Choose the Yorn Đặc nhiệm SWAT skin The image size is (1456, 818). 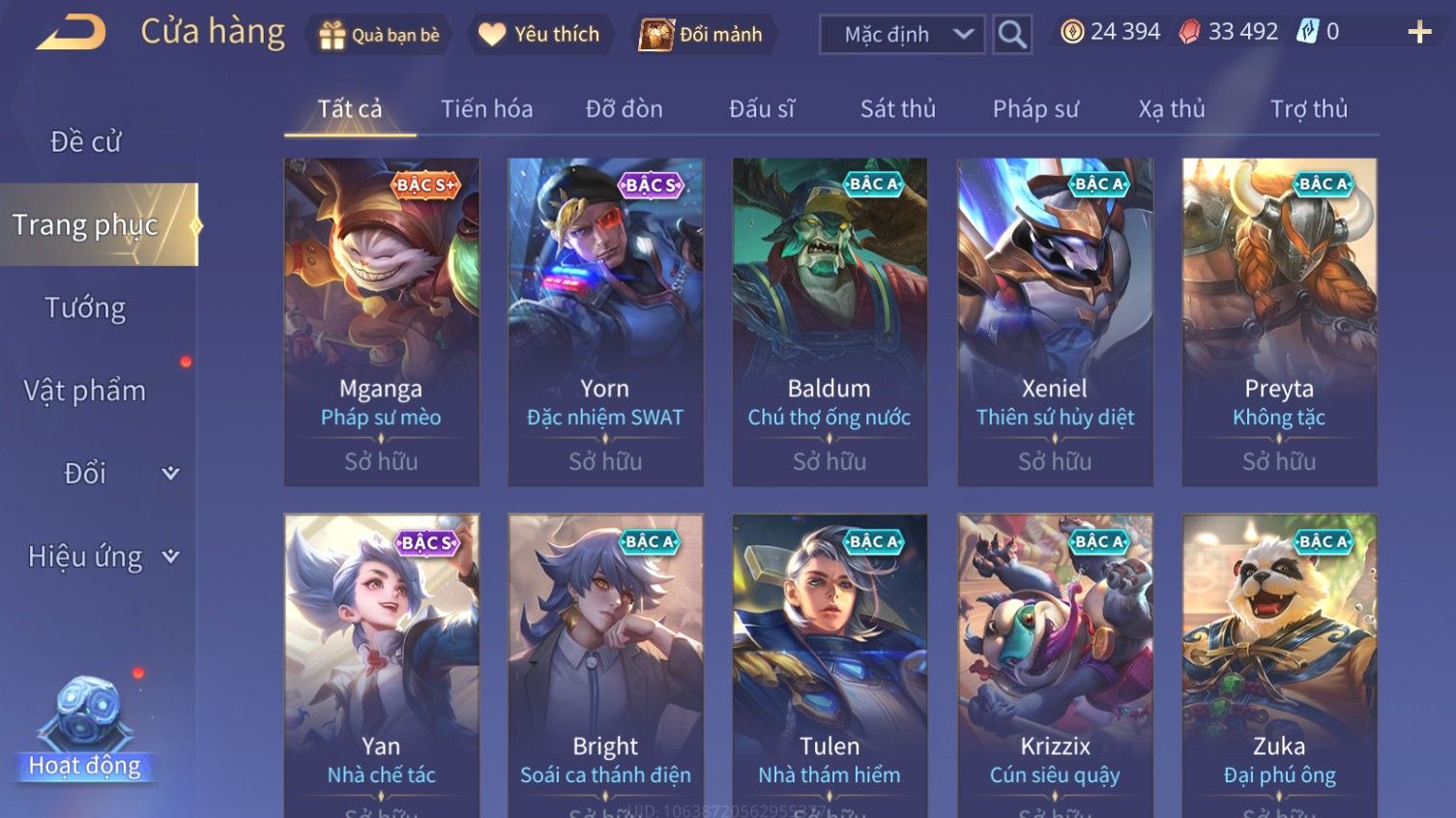click(x=605, y=321)
